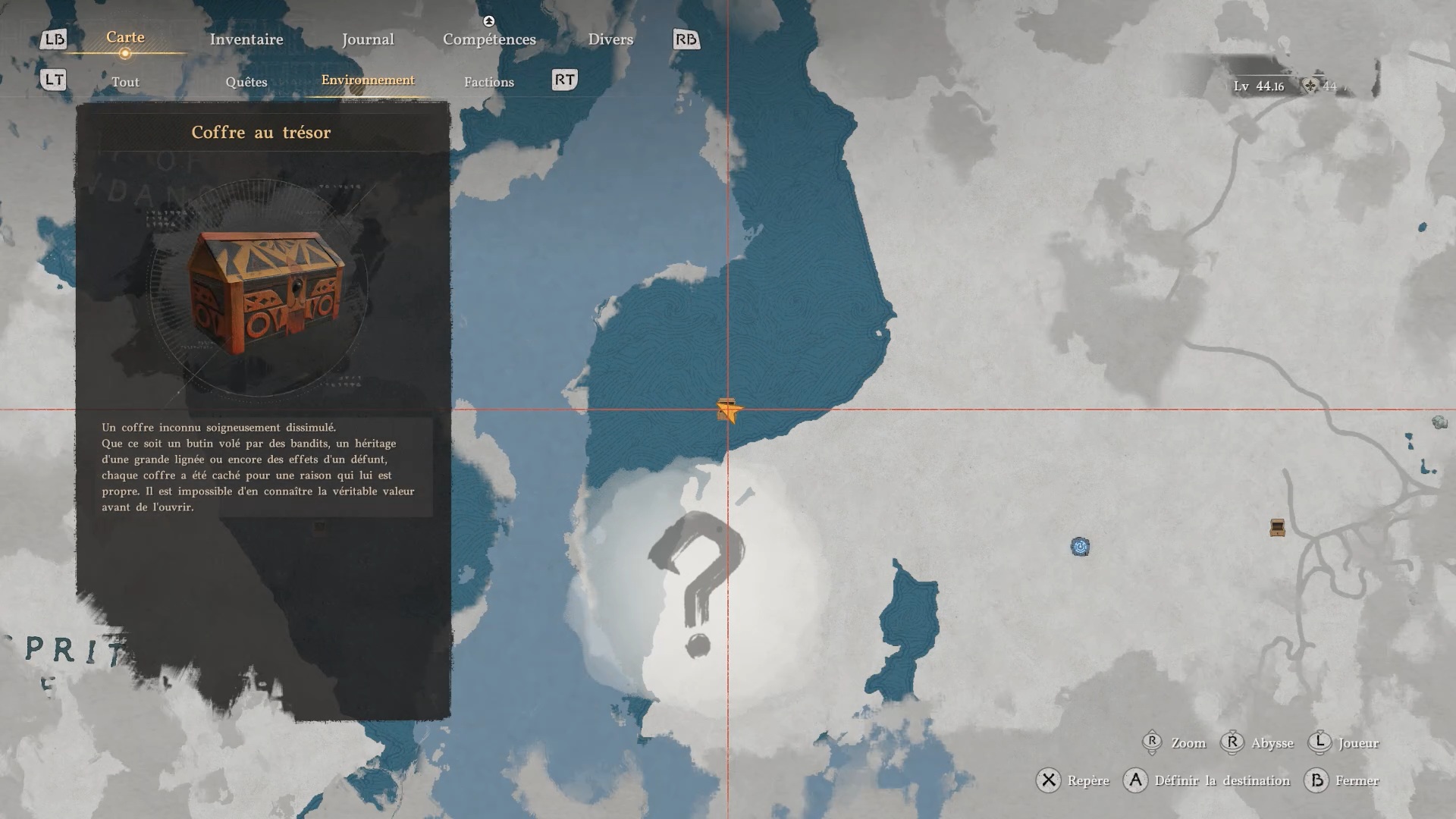
Task: Select the treasure chest marker under the cursor
Action: (726, 409)
